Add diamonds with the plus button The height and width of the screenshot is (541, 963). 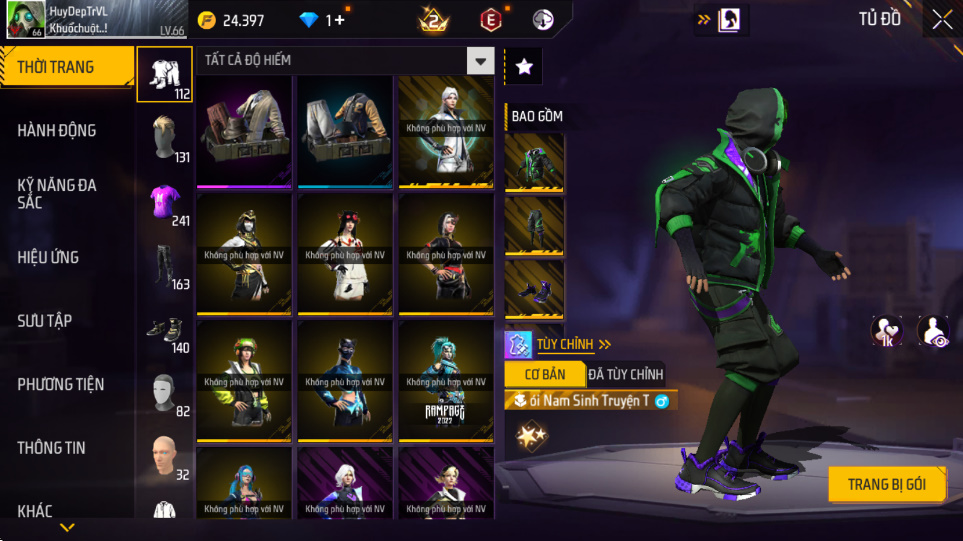[x=340, y=20]
